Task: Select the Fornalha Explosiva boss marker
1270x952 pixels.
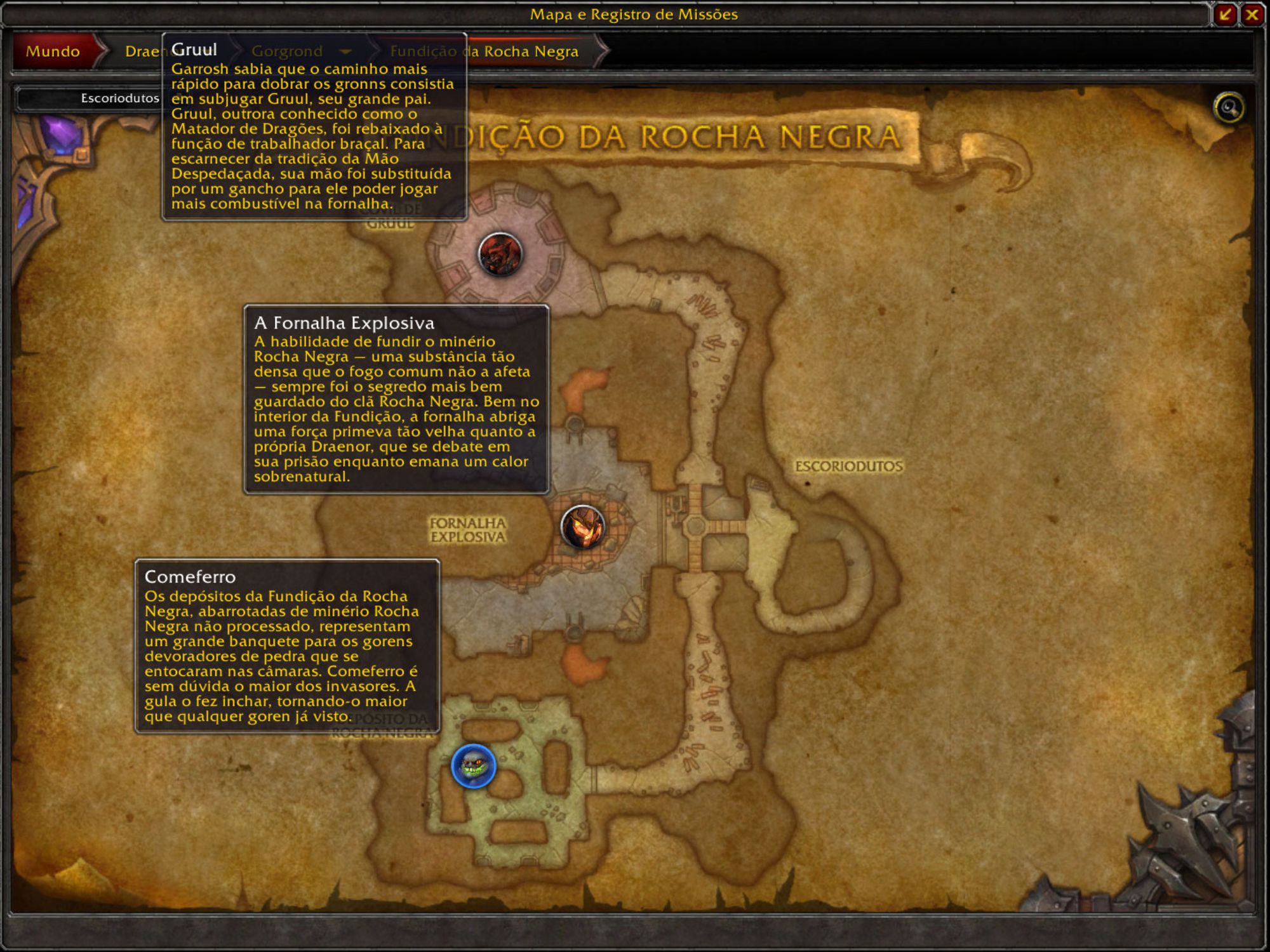Action: pyautogui.click(x=582, y=527)
